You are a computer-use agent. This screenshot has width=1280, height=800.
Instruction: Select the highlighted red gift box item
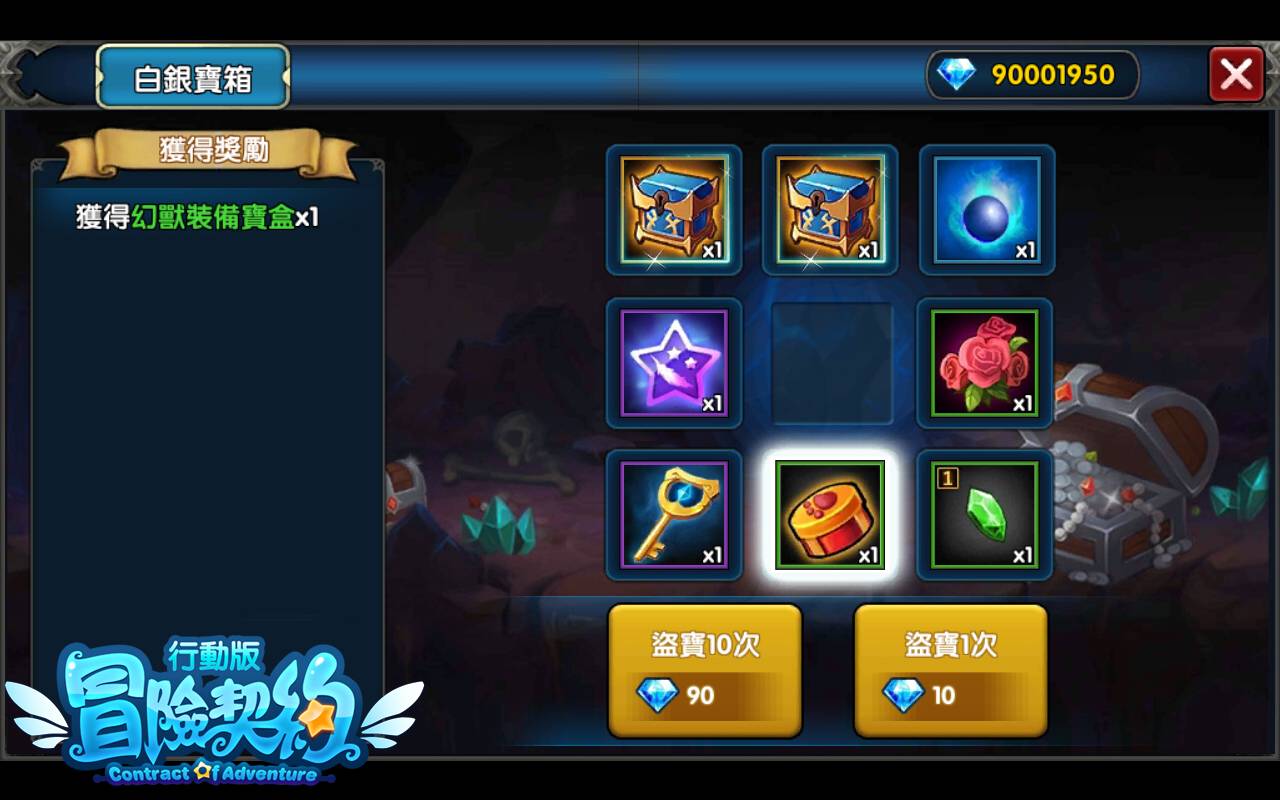[x=829, y=515]
